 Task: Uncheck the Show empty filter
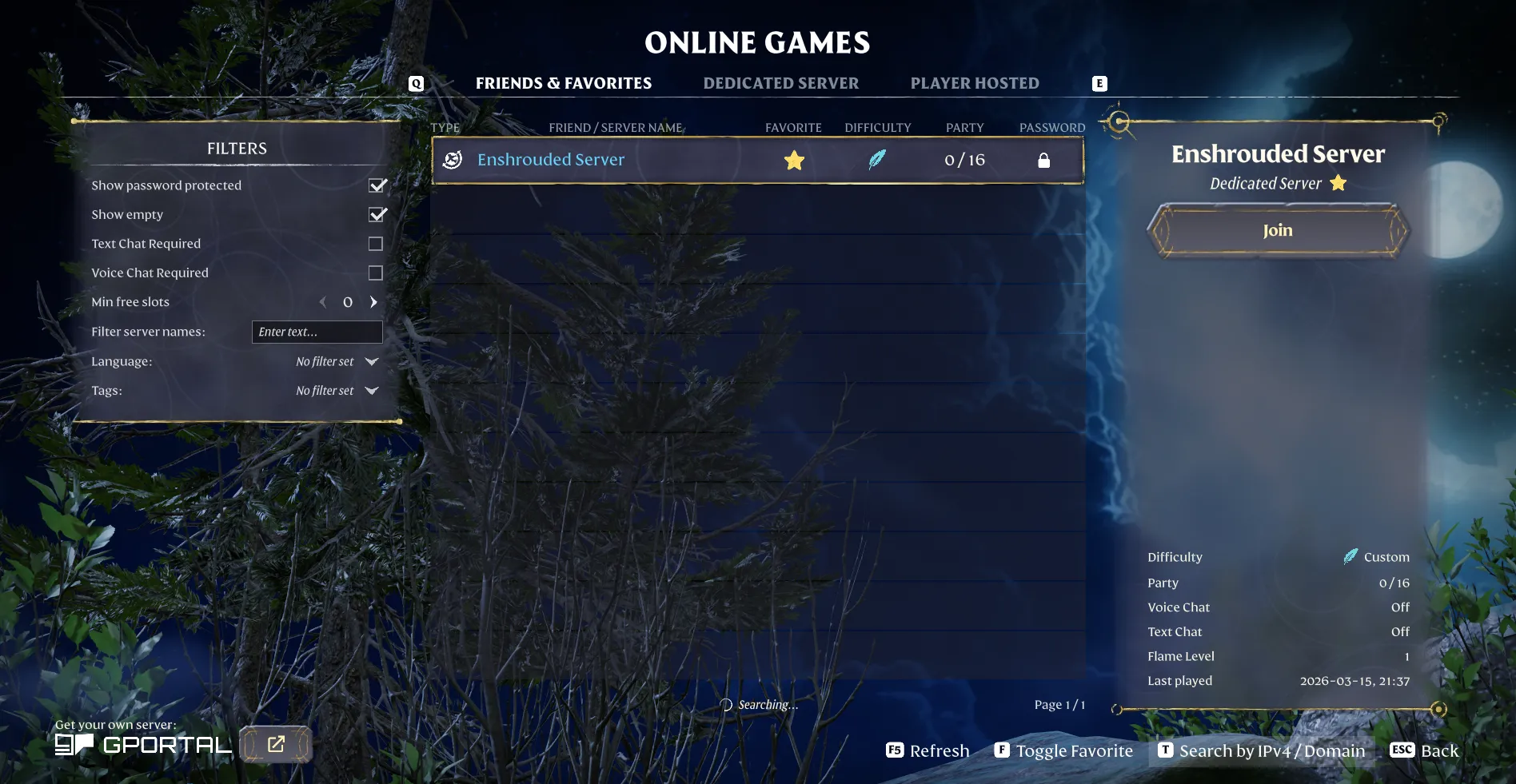click(376, 214)
